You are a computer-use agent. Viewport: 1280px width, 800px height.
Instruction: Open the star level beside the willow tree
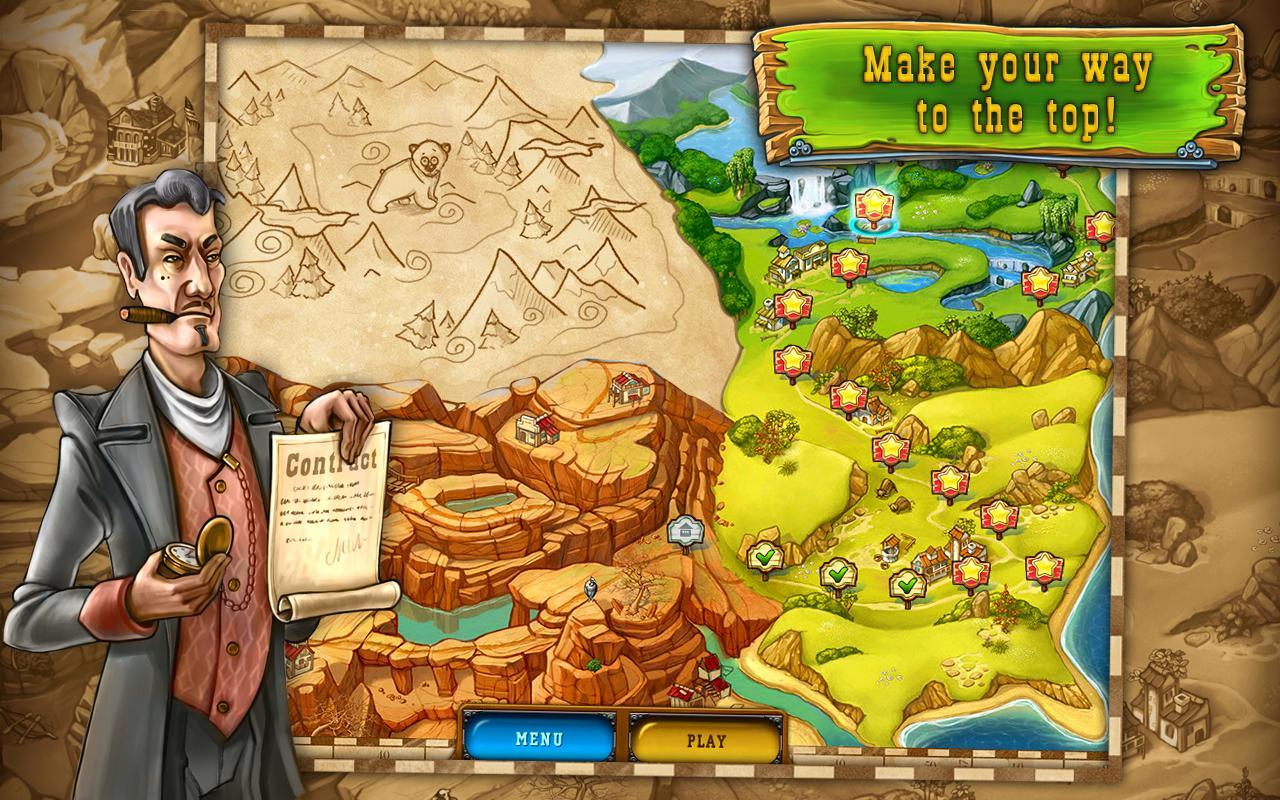coord(1101,227)
